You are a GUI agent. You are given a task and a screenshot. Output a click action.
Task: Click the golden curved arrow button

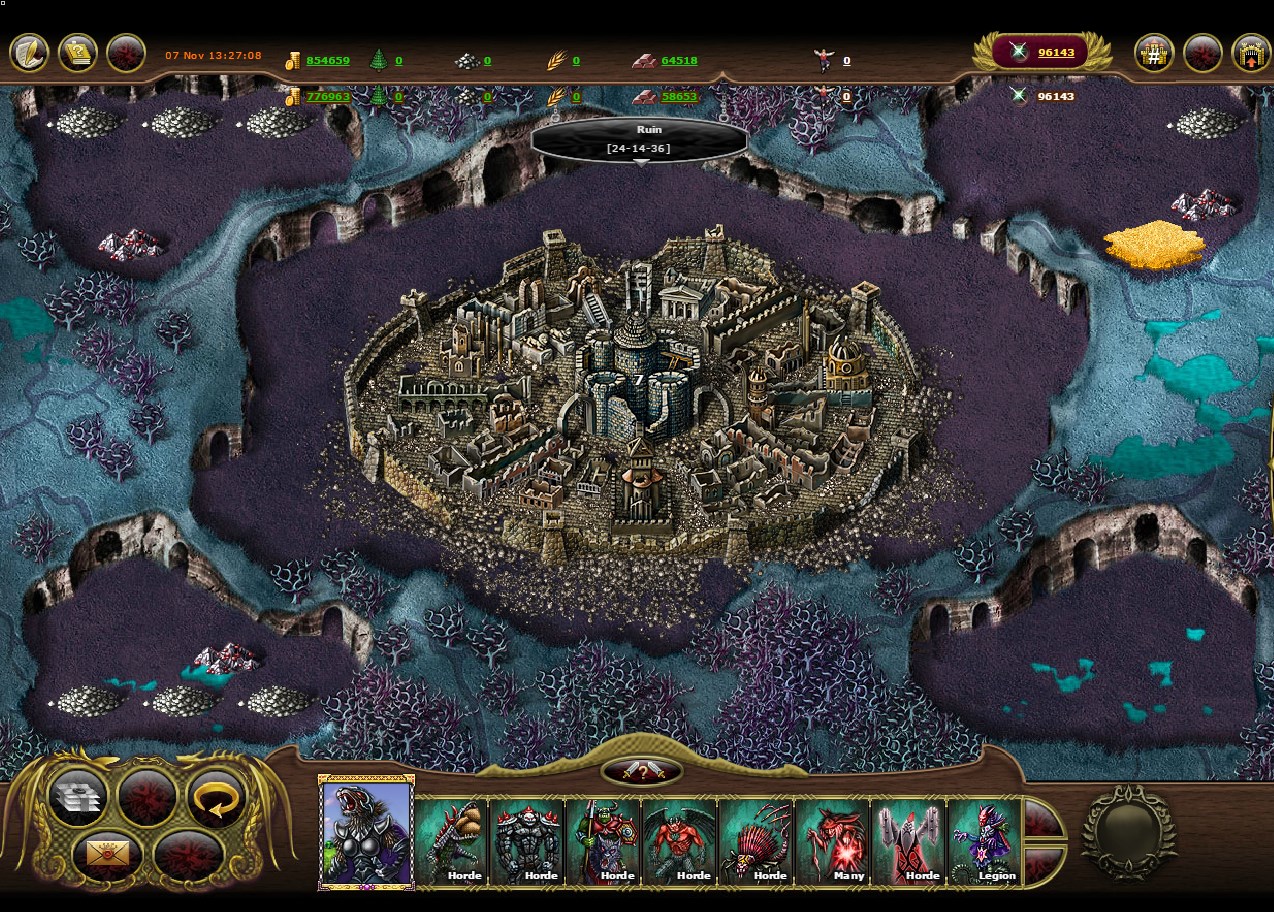216,796
